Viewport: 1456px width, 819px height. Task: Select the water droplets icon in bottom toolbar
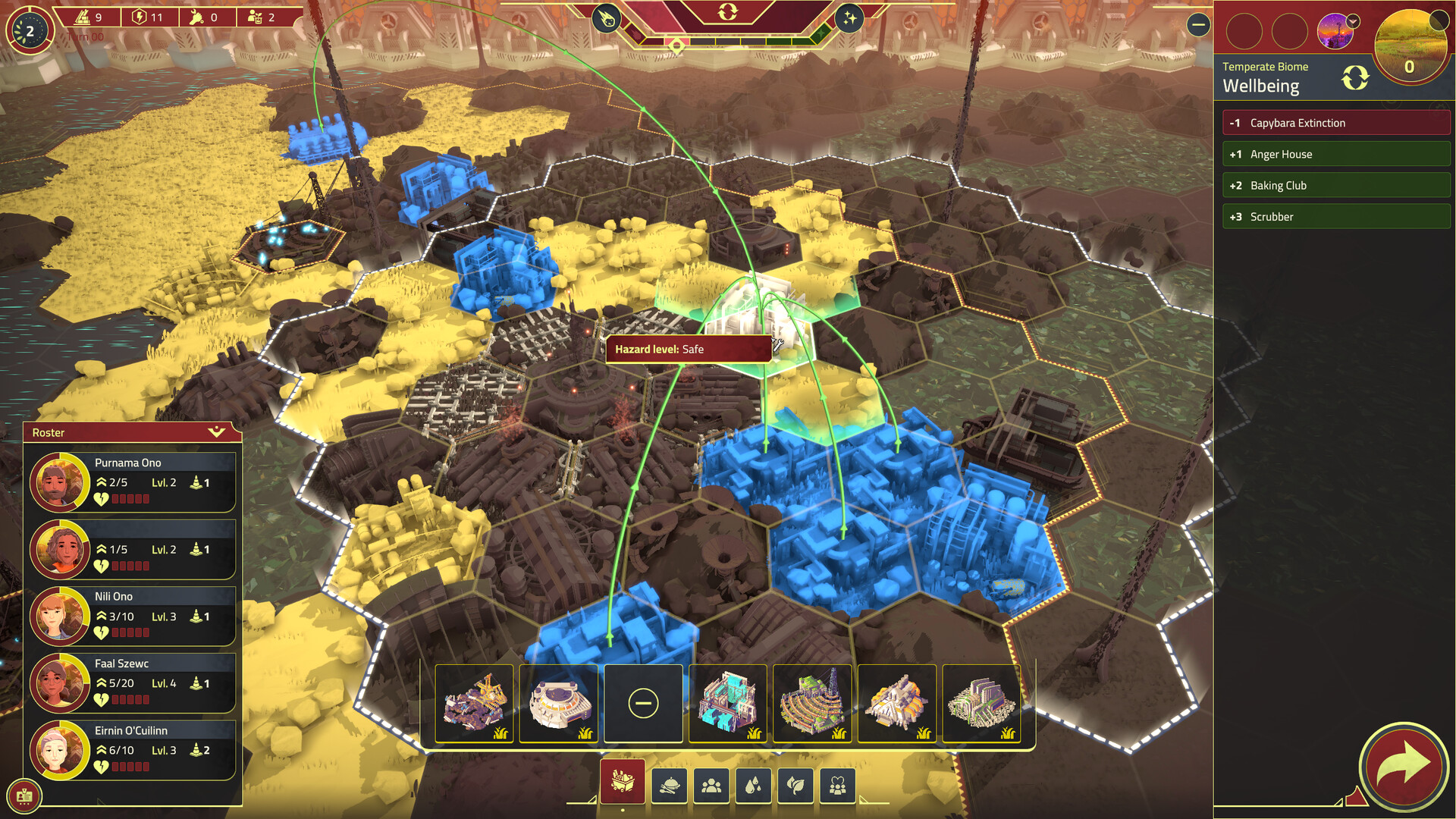[x=753, y=785]
